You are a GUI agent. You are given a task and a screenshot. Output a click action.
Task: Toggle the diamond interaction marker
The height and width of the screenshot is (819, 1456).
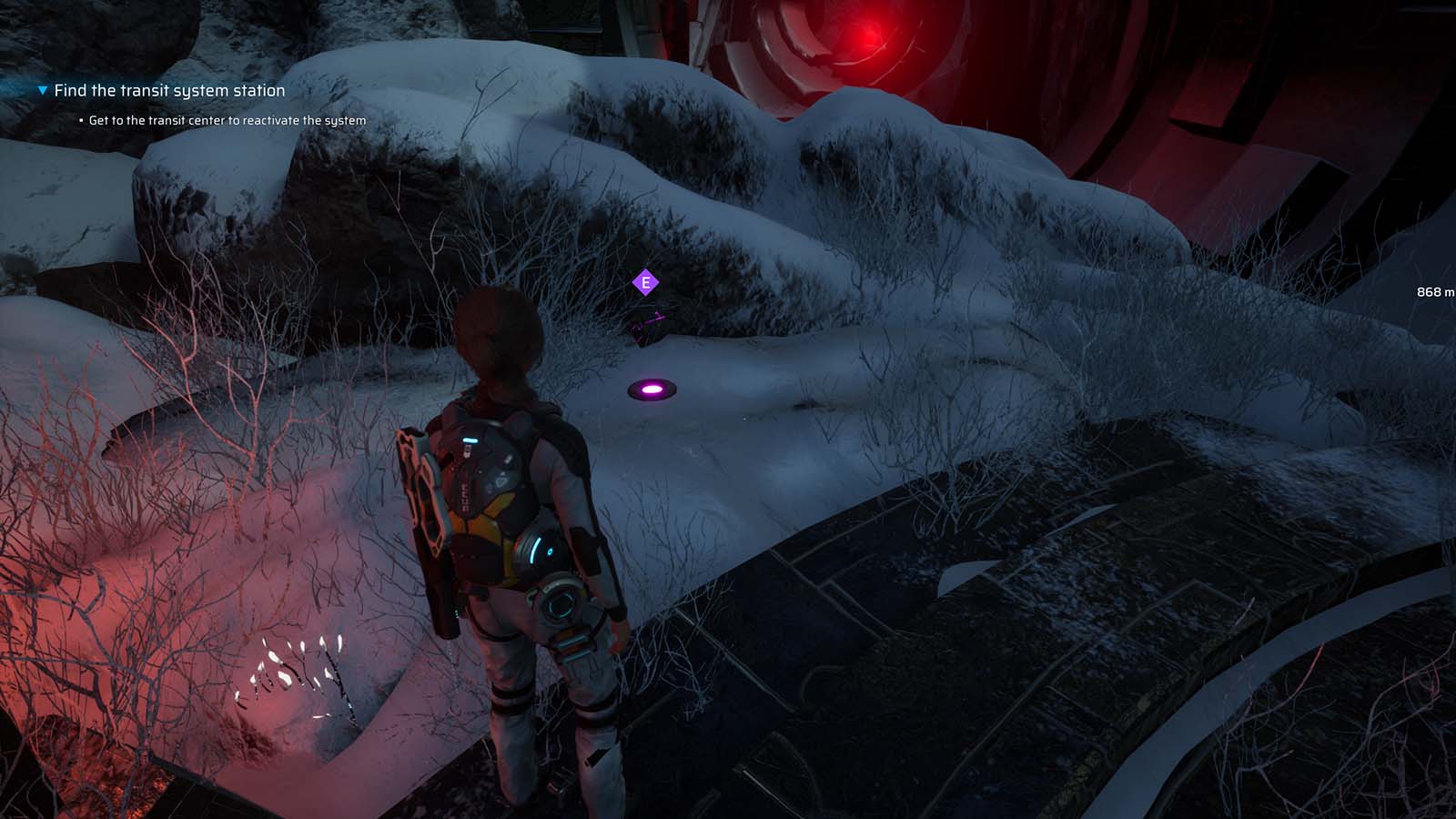[x=646, y=284]
